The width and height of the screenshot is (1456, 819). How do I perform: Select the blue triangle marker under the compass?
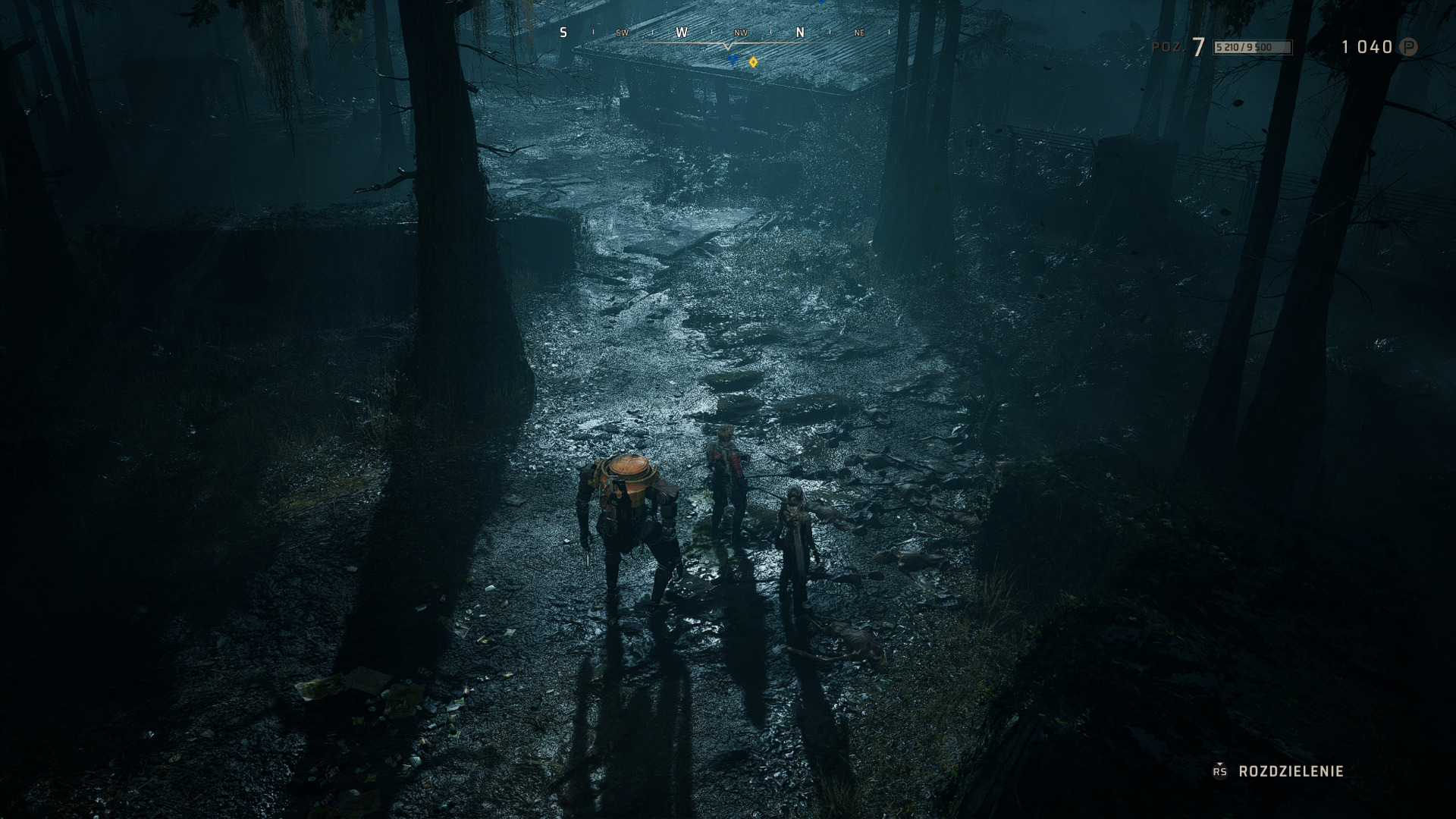tap(733, 60)
